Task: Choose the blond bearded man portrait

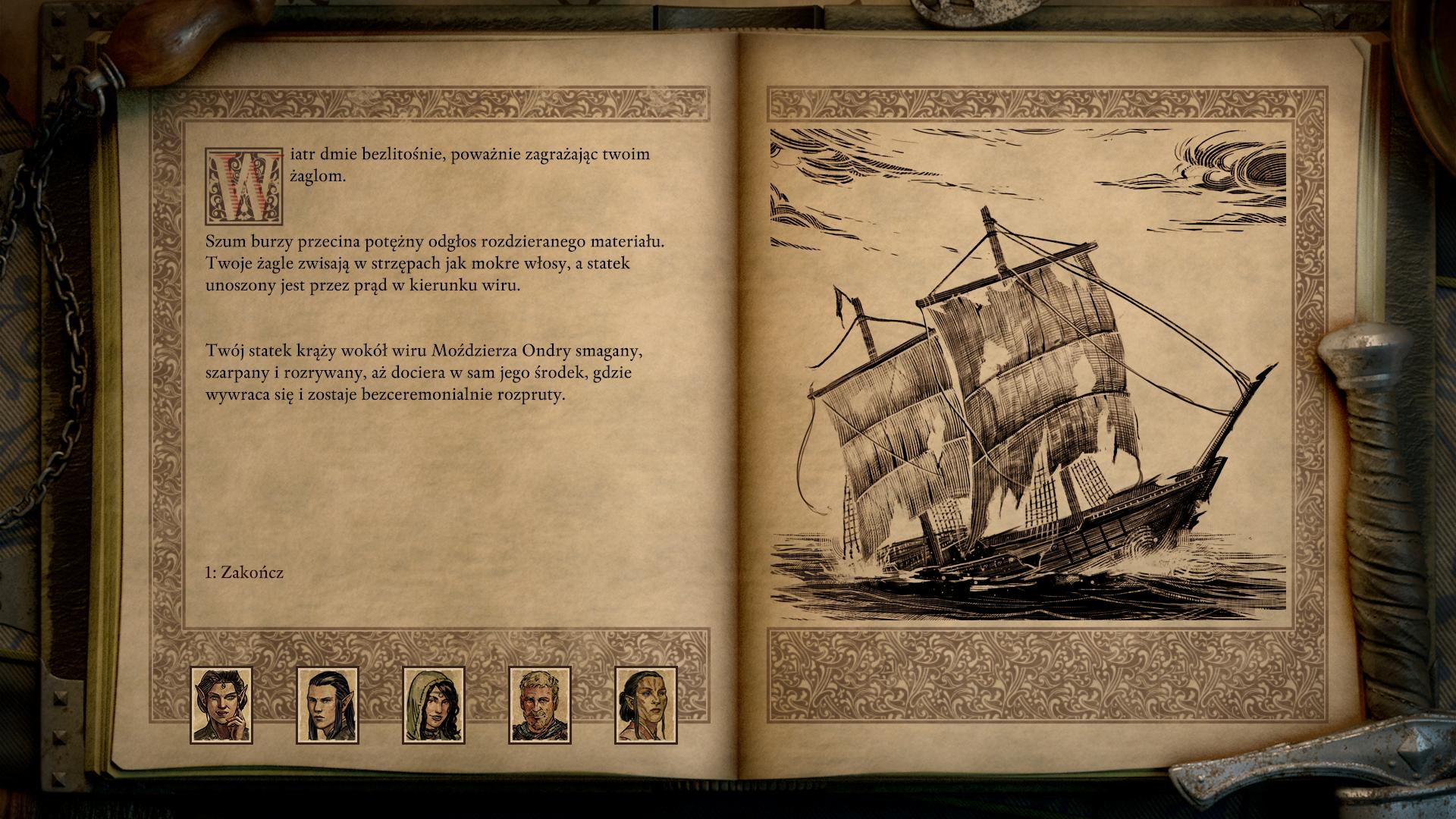Action: [x=539, y=704]
